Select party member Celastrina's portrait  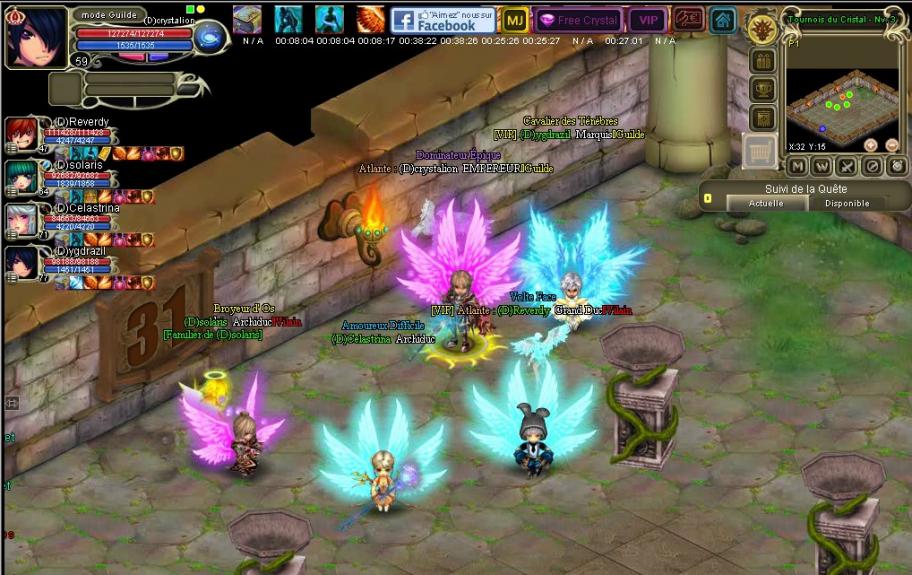tap(20, 218)
